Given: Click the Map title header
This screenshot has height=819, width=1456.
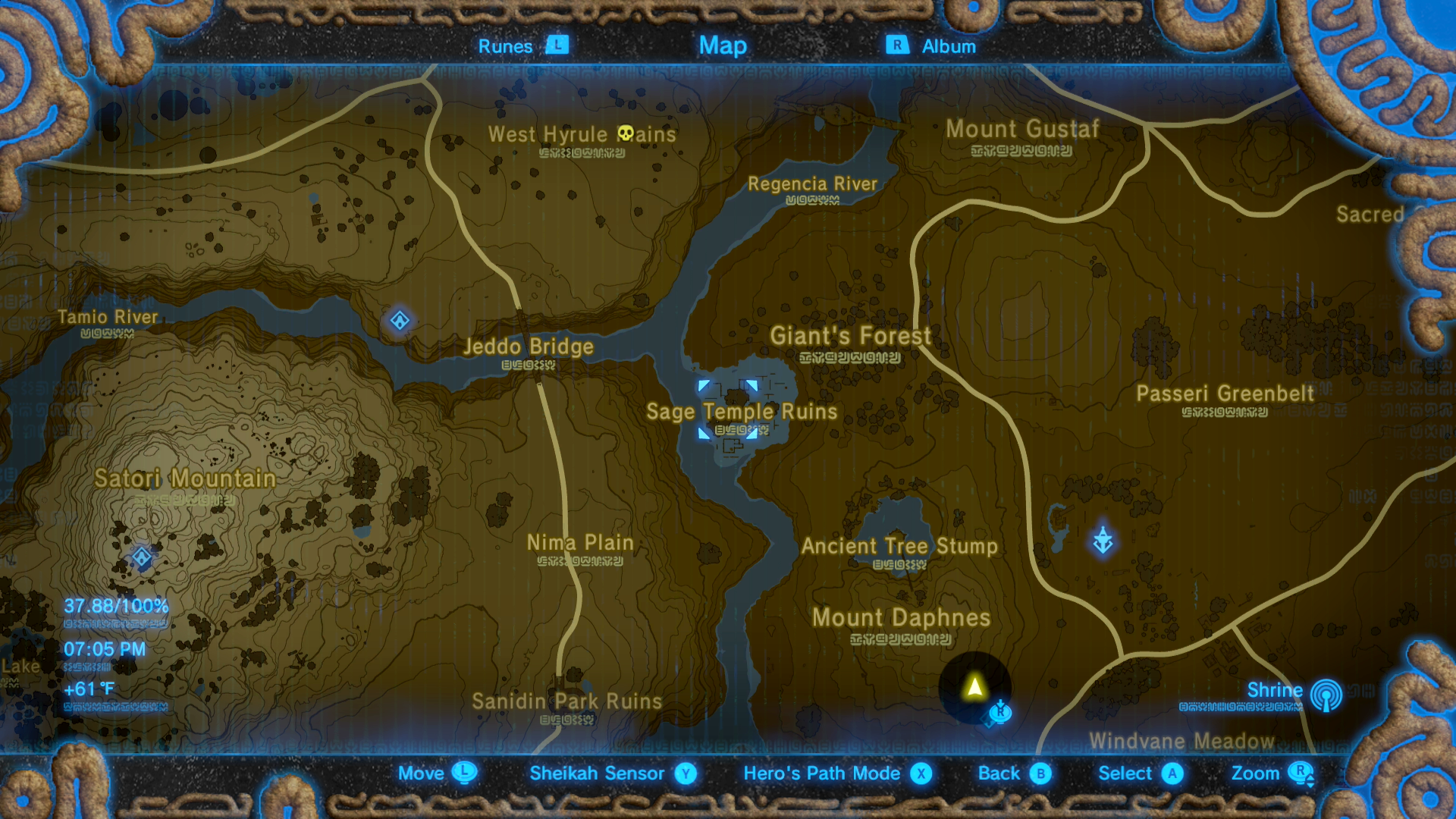Looking at the screenshot, I should click(723, 45).
